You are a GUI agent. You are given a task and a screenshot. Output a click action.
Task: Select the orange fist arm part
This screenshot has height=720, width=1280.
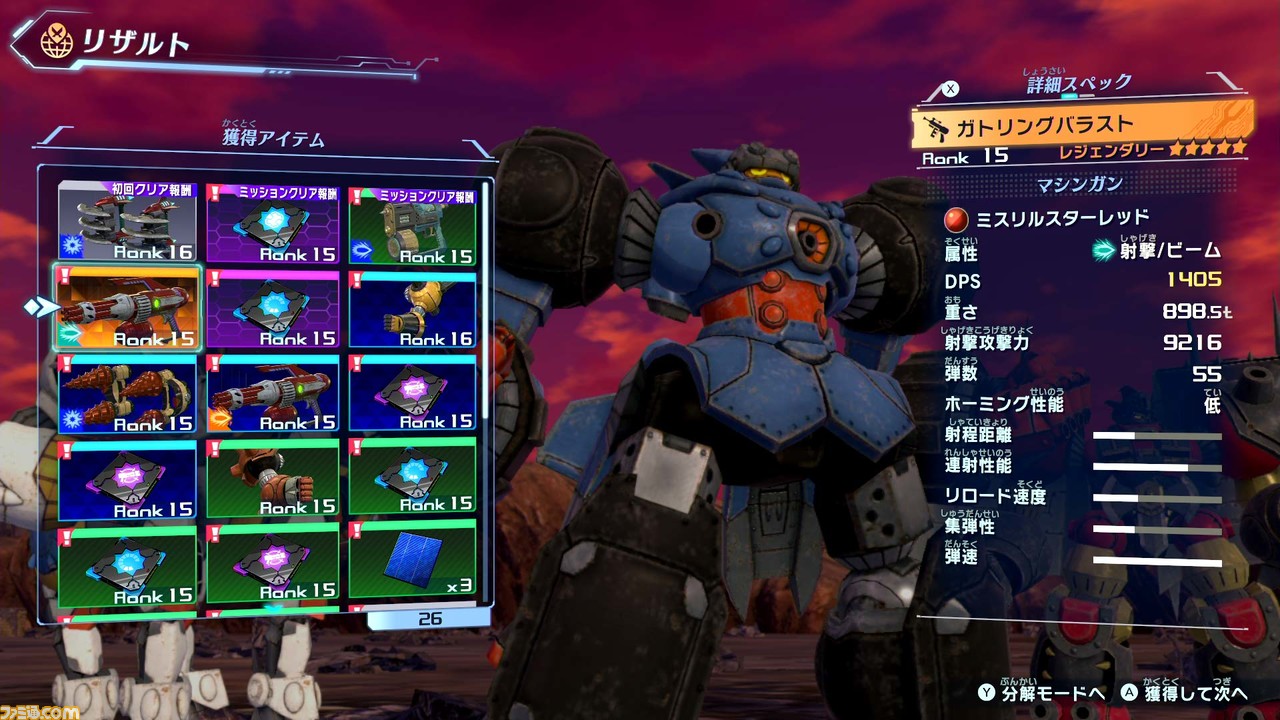271,477
